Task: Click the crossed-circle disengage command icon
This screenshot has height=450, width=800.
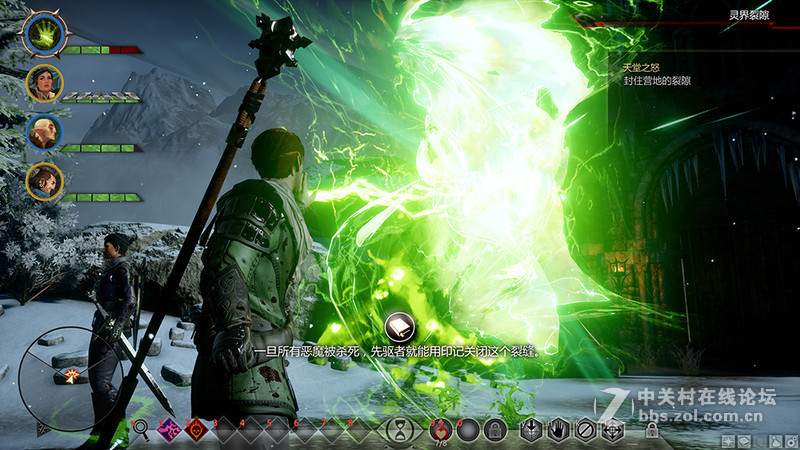Action: [587, 430]
